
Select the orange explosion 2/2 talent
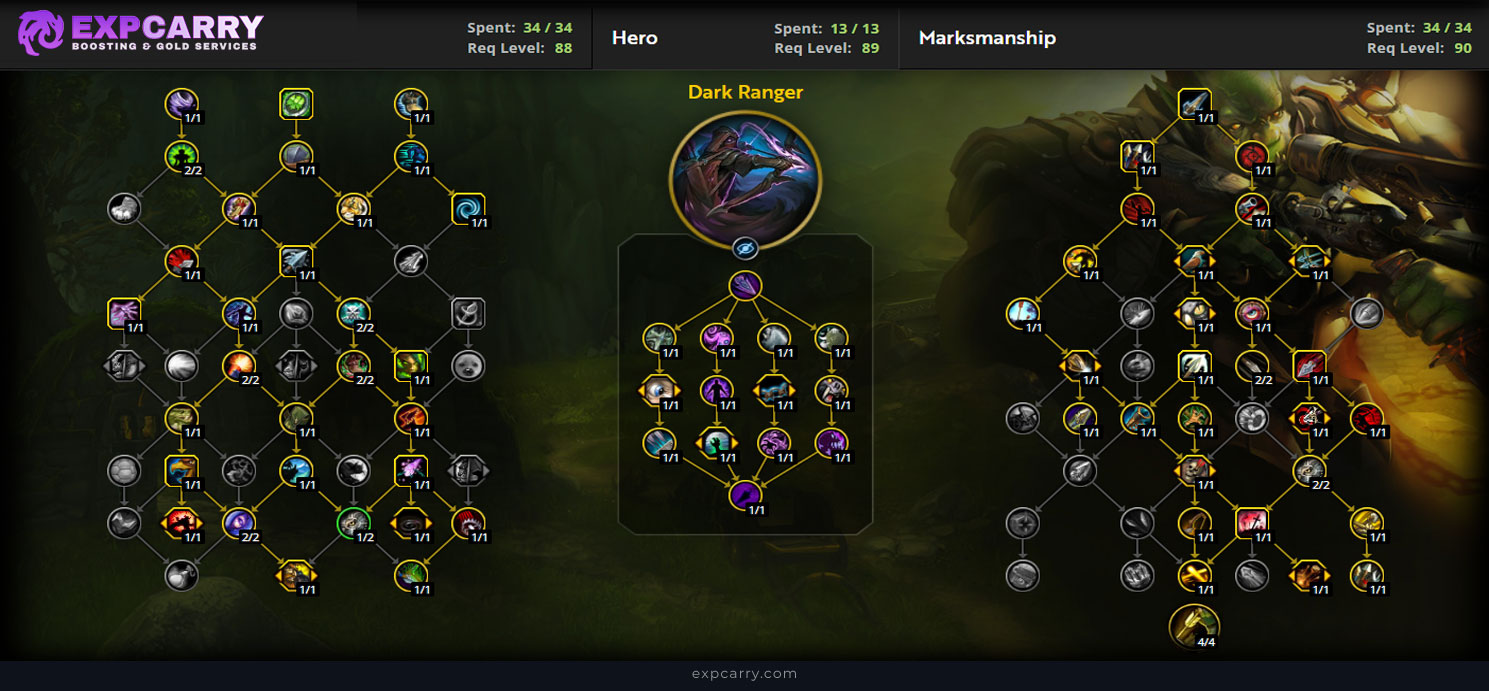point(239,365)
